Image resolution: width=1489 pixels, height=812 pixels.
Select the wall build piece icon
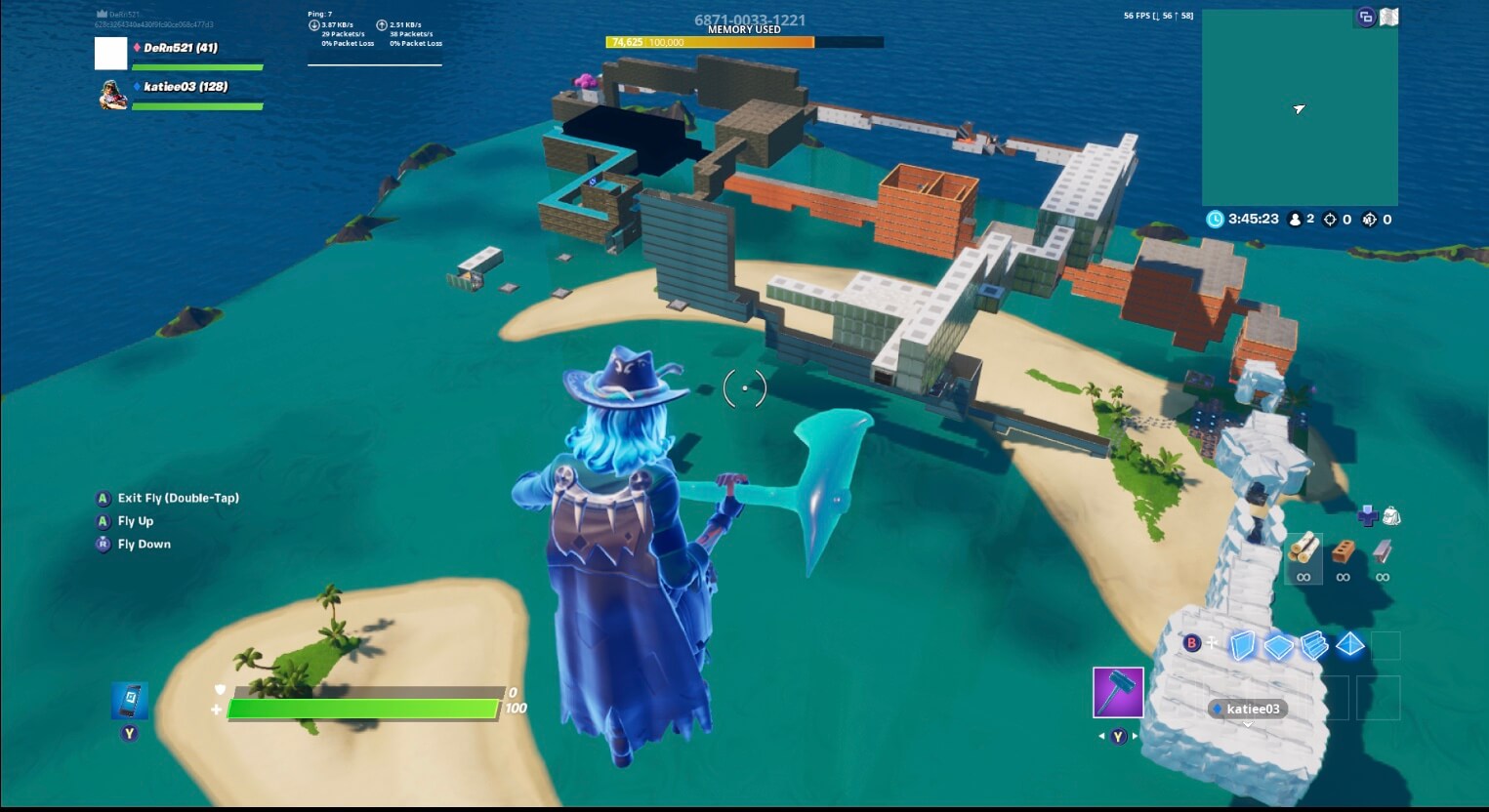1243,645
